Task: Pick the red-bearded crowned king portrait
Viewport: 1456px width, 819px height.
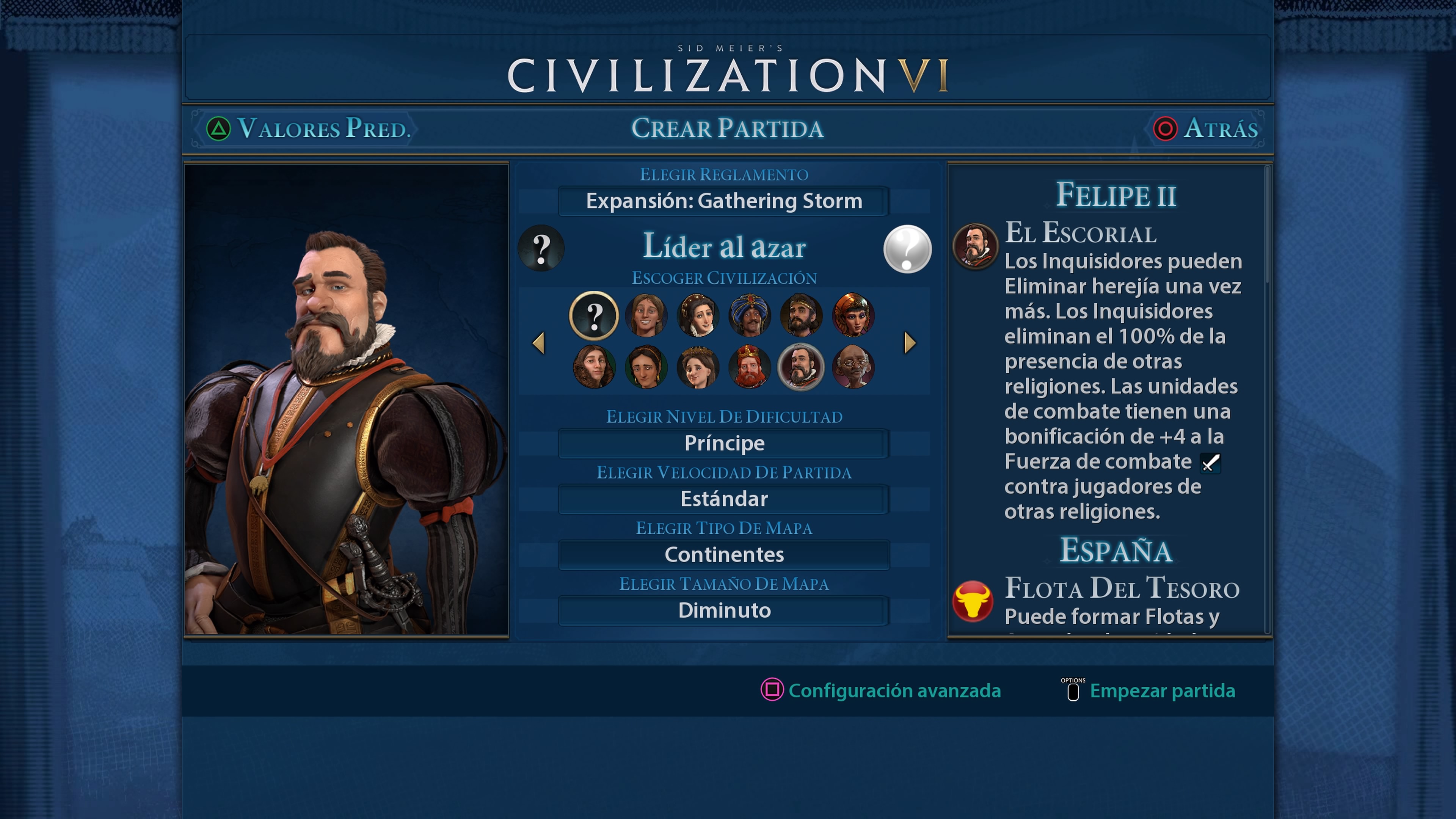Action: pos(750,367)
